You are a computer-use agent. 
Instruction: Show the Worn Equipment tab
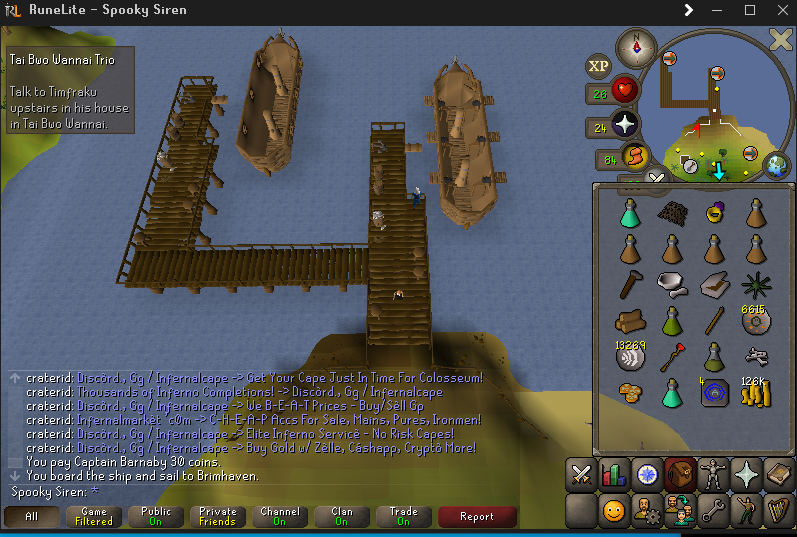pos(713,475)
